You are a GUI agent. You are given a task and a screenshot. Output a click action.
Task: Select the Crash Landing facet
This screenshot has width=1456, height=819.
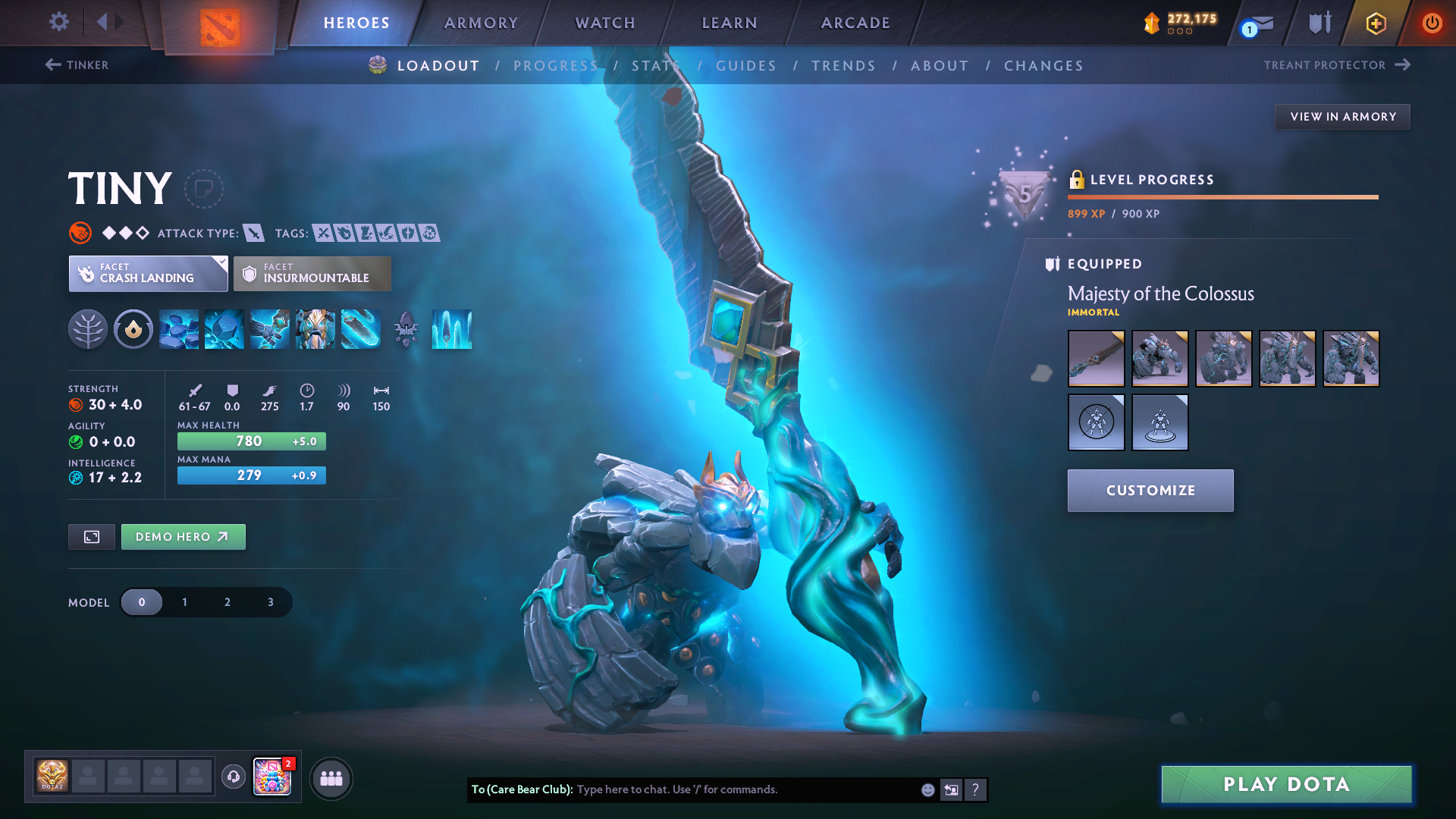tap(148, 273)
